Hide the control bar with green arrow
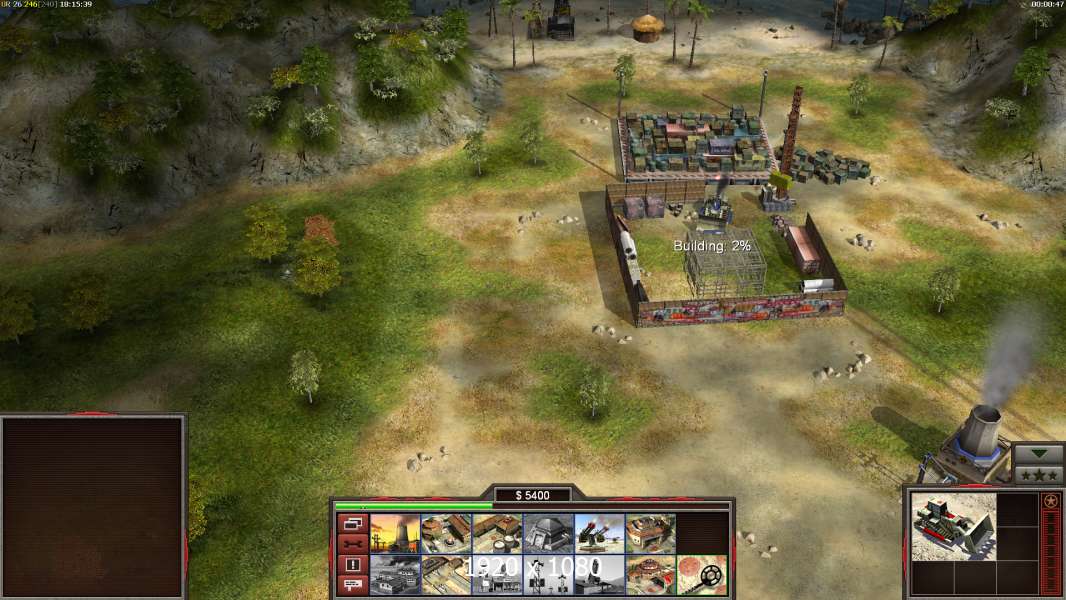 (x=1038, y=454)
